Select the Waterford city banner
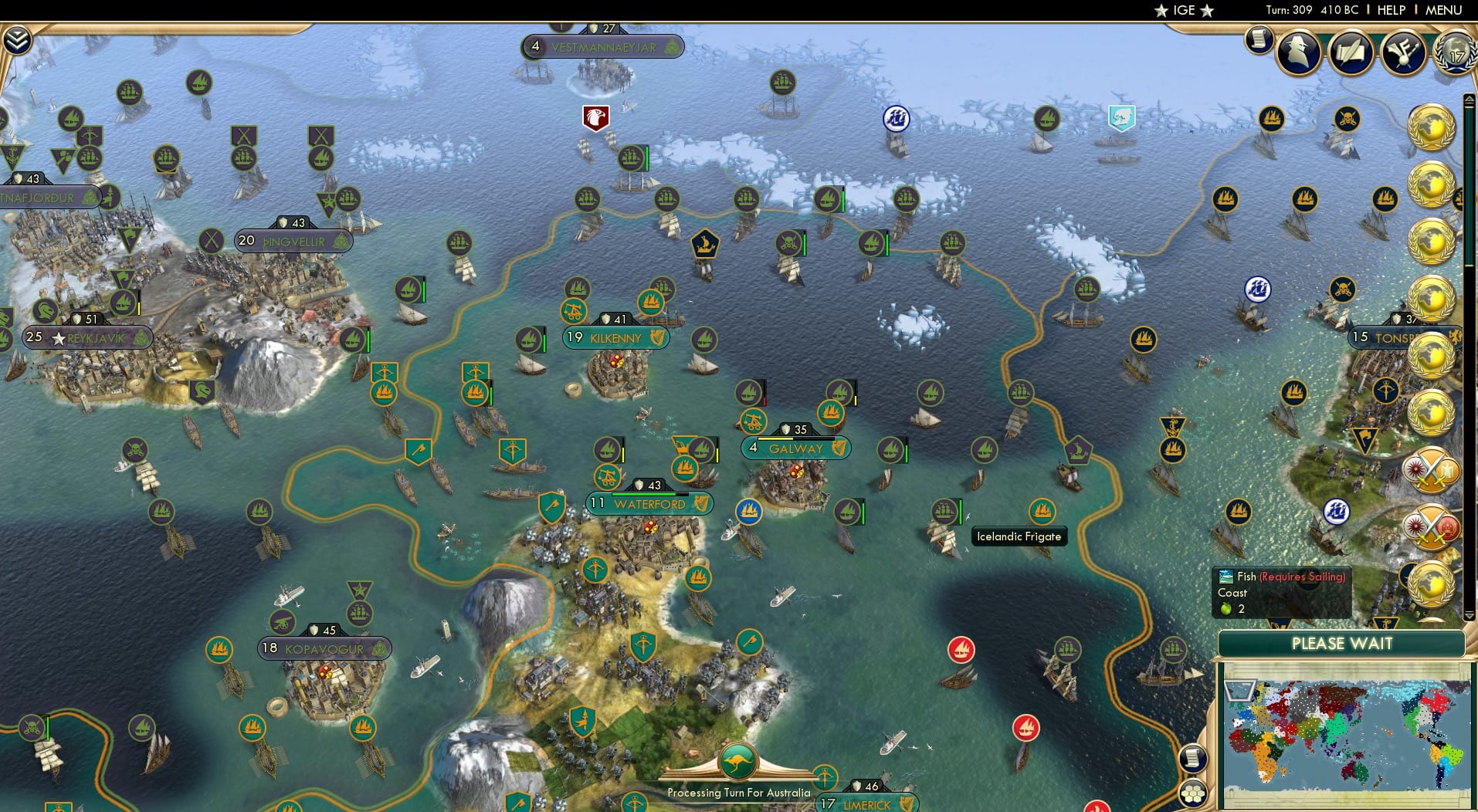Screen dimensions: 1478x812 [x=649, y=503]
